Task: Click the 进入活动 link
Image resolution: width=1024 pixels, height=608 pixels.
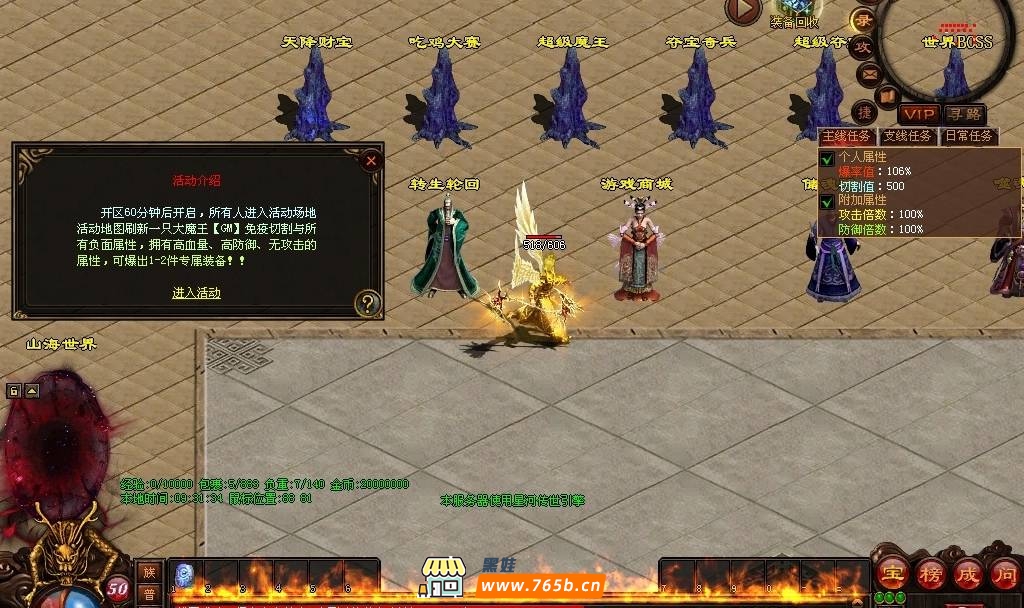Action: point(196,293)
